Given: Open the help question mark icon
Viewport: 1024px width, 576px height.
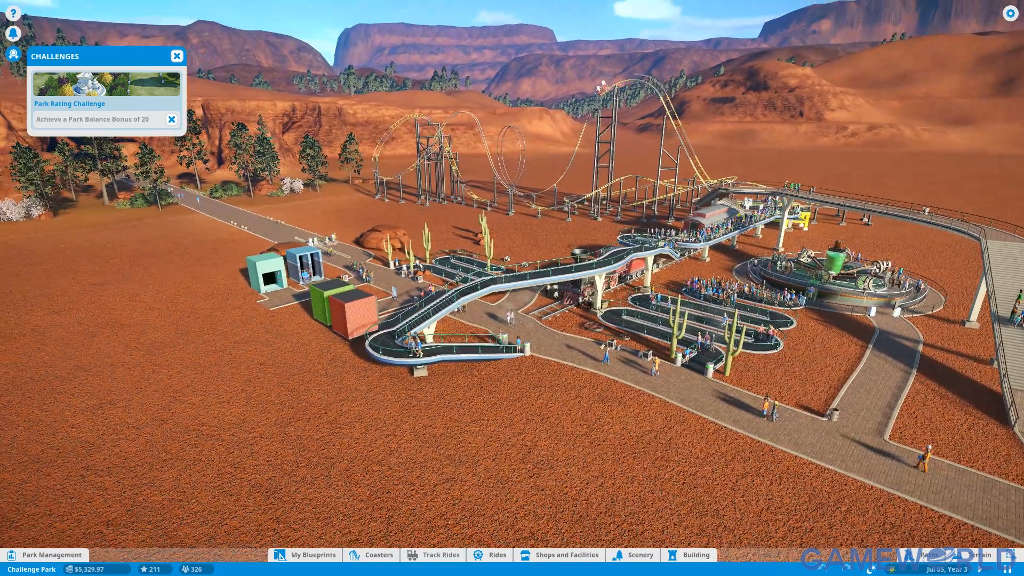Looking at the screenshot, I should [x=13, y=14].
